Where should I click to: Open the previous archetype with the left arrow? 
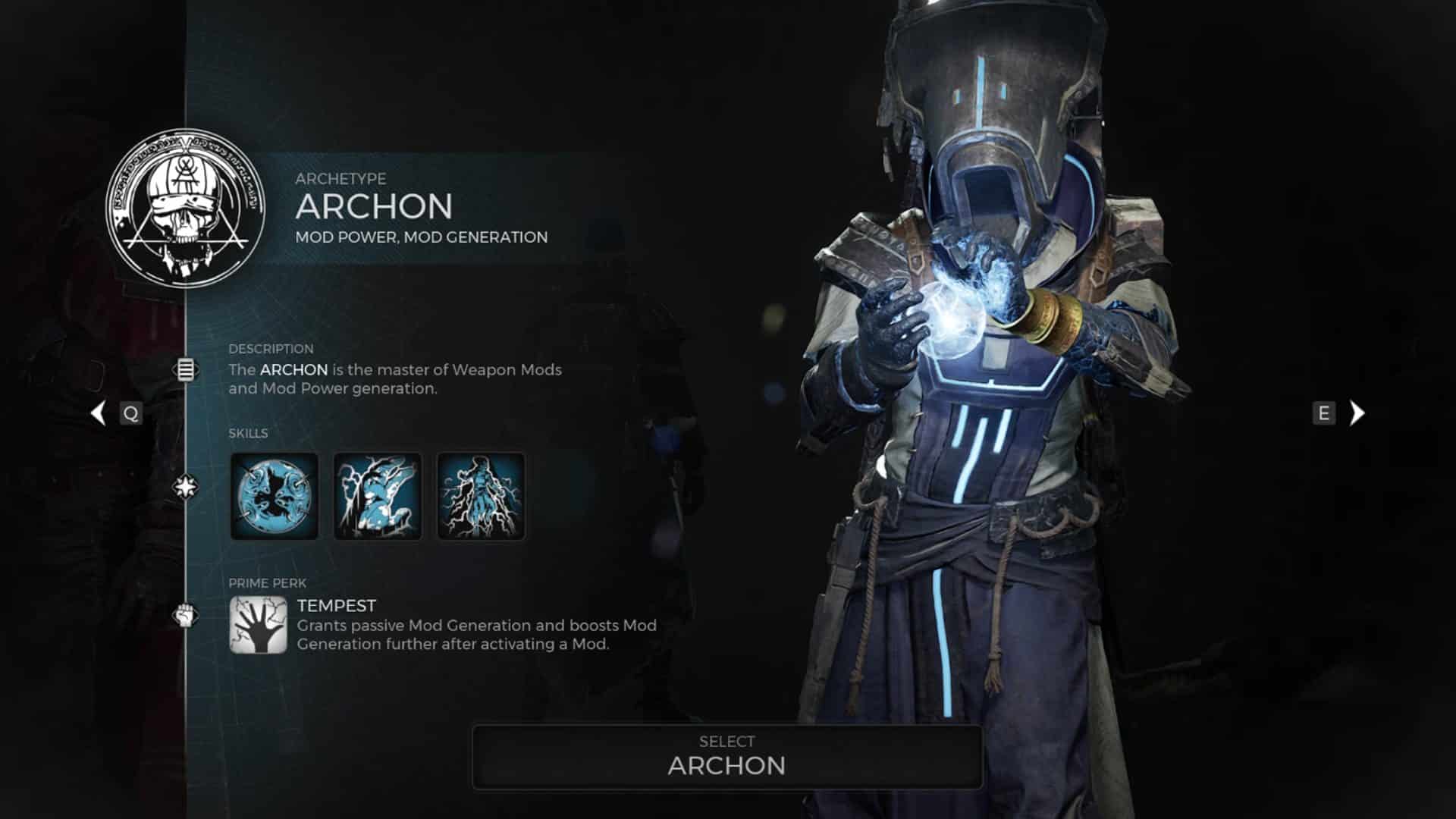coord(99,413)
